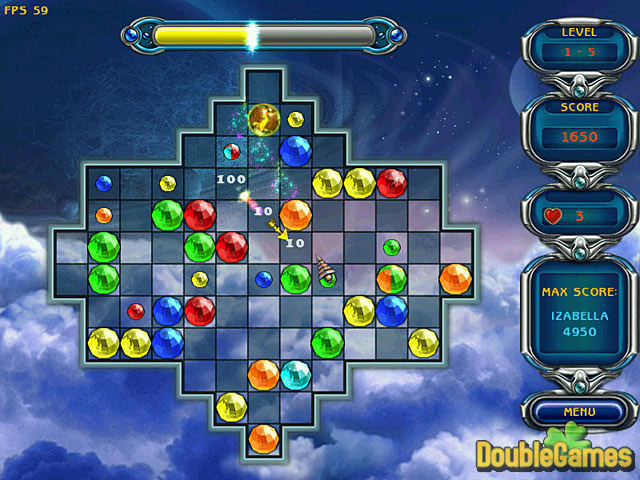
Task: Click the large half-green half-orange ball
Action: 391,279
